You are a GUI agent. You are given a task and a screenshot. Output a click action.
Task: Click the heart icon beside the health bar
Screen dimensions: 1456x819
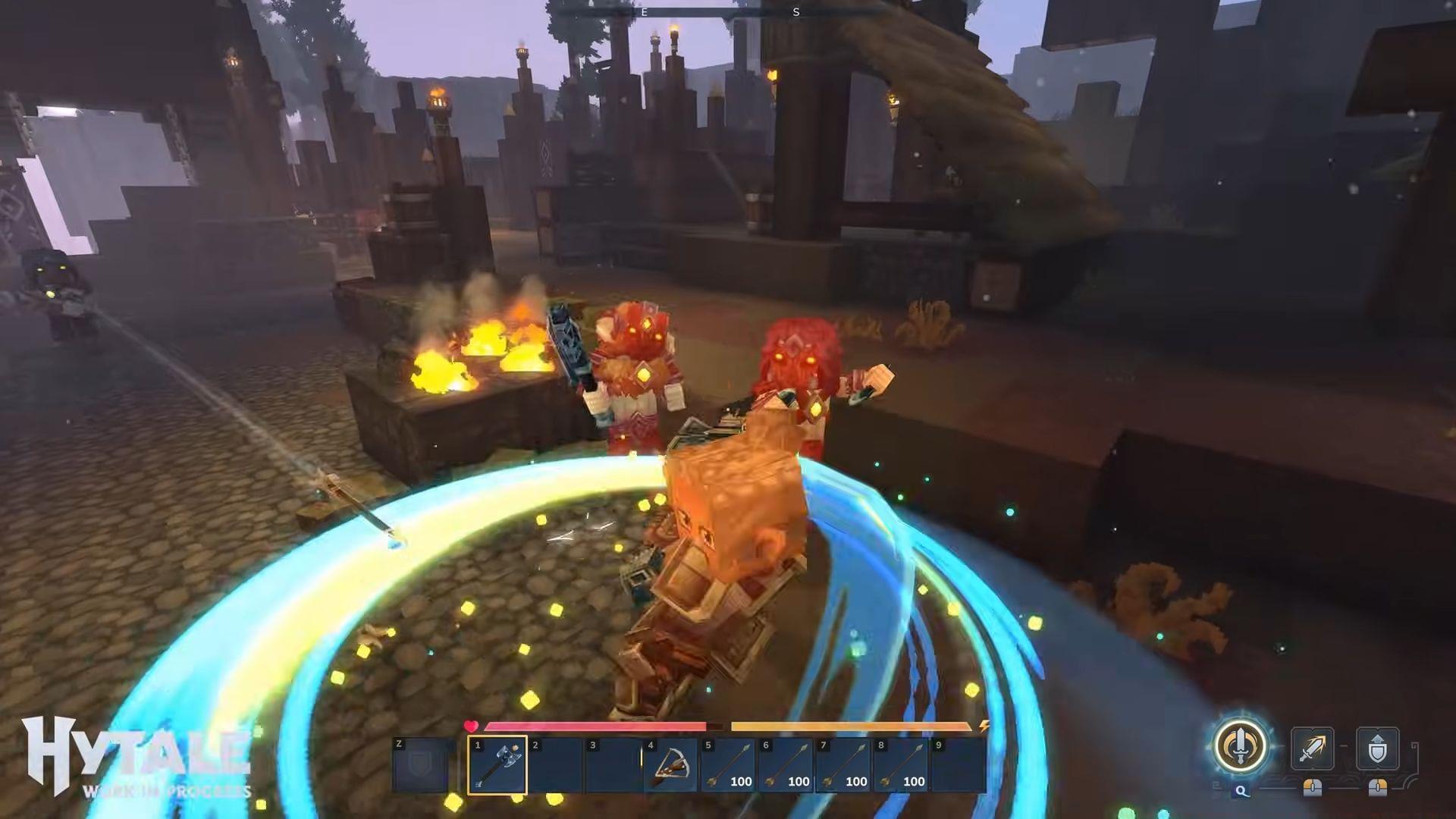pyautogui.click(x=471, y=725)
